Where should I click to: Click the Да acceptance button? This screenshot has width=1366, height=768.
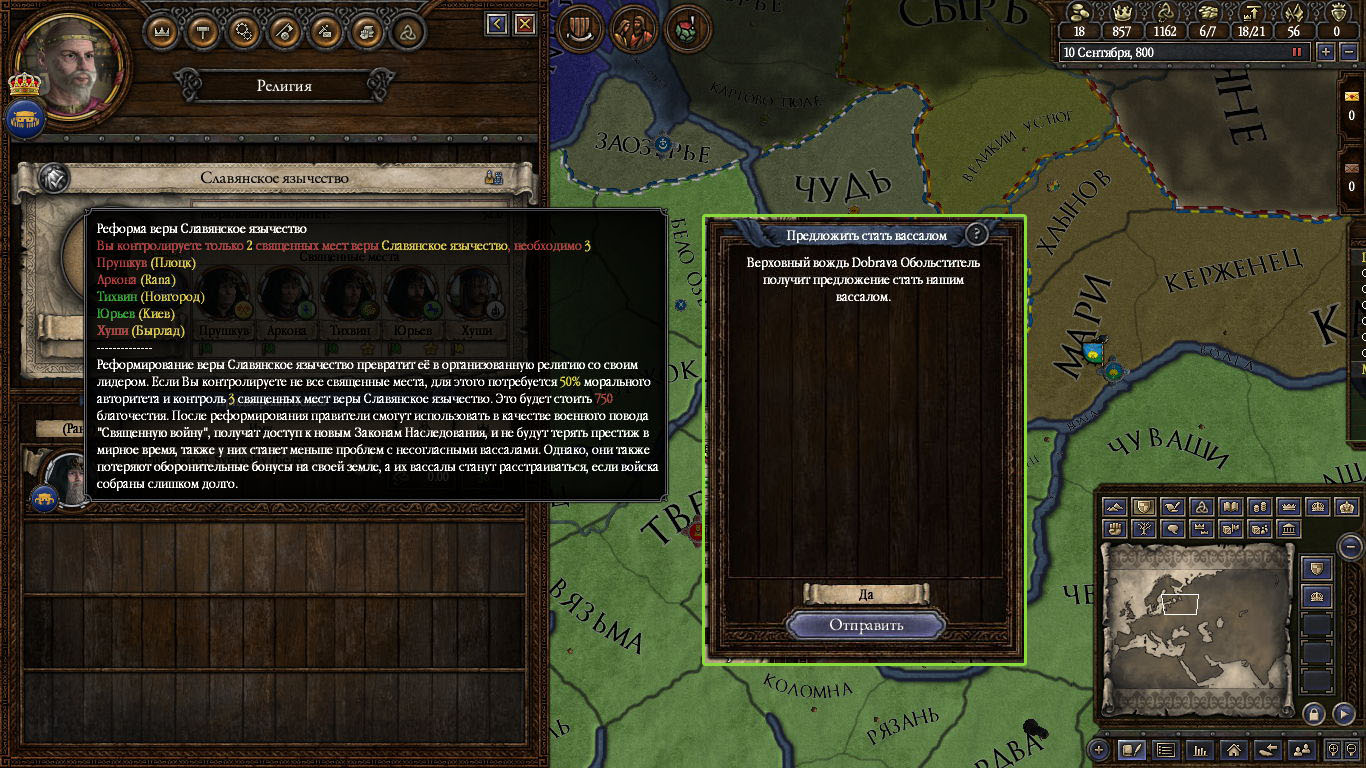(x=866, y=594)
